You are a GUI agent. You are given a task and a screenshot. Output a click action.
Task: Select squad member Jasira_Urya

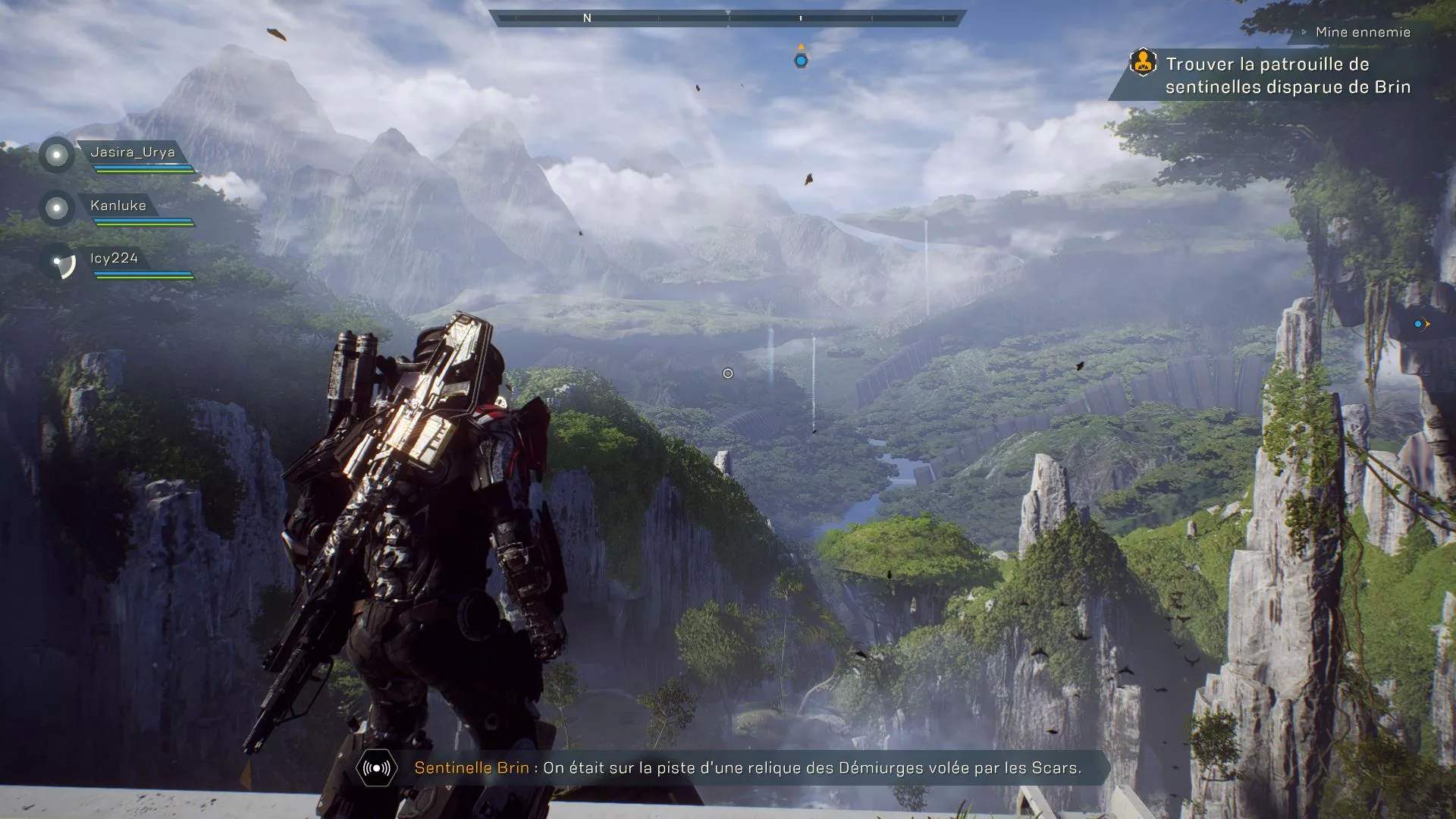pos(132,152)
